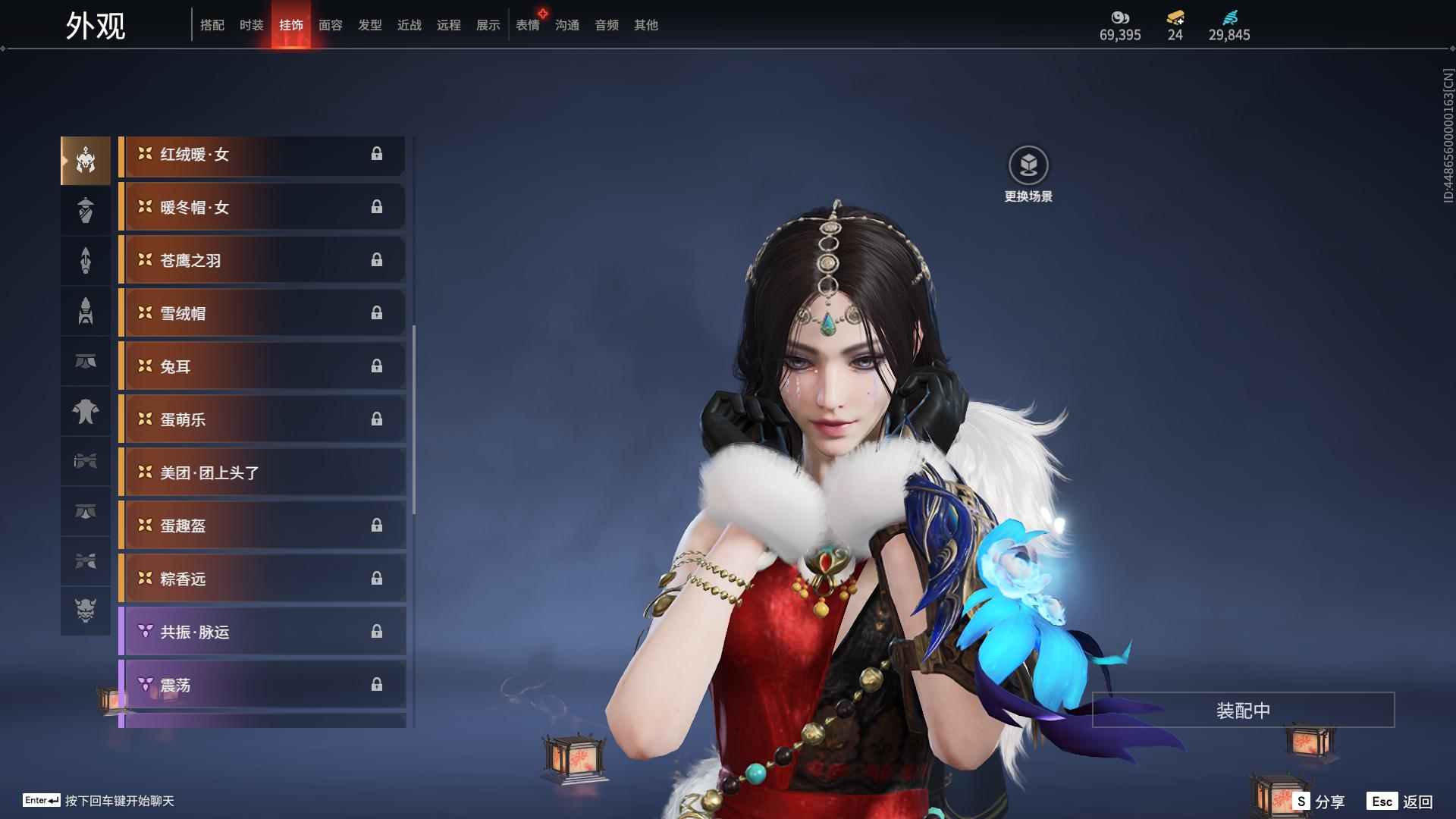This screenshot has width=1456, height=819.
Task: Open the 表情 tab
Action: (527, 25)
